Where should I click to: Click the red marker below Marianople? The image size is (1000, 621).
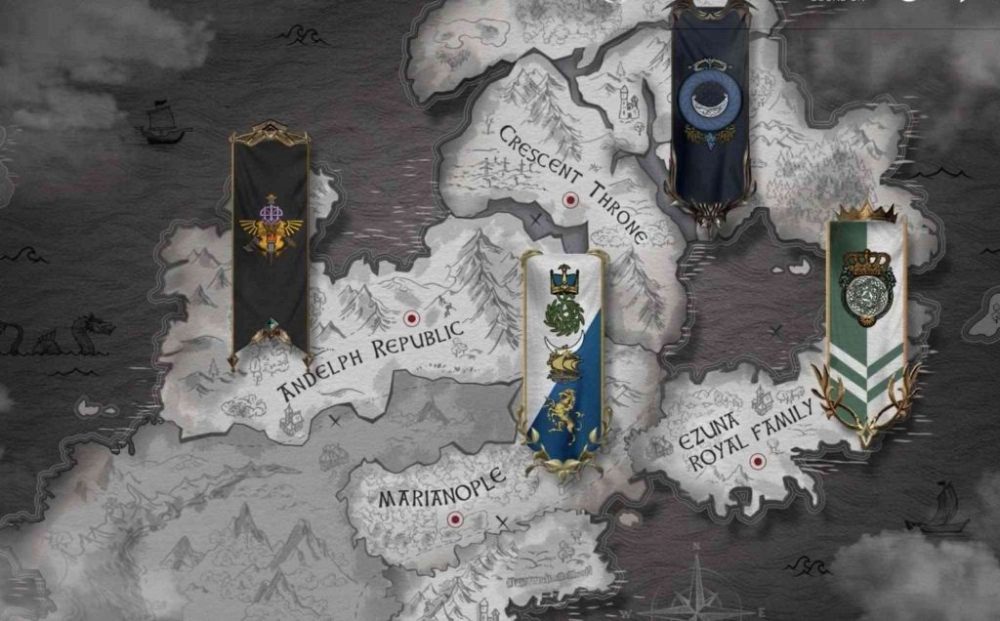[455, 519]
